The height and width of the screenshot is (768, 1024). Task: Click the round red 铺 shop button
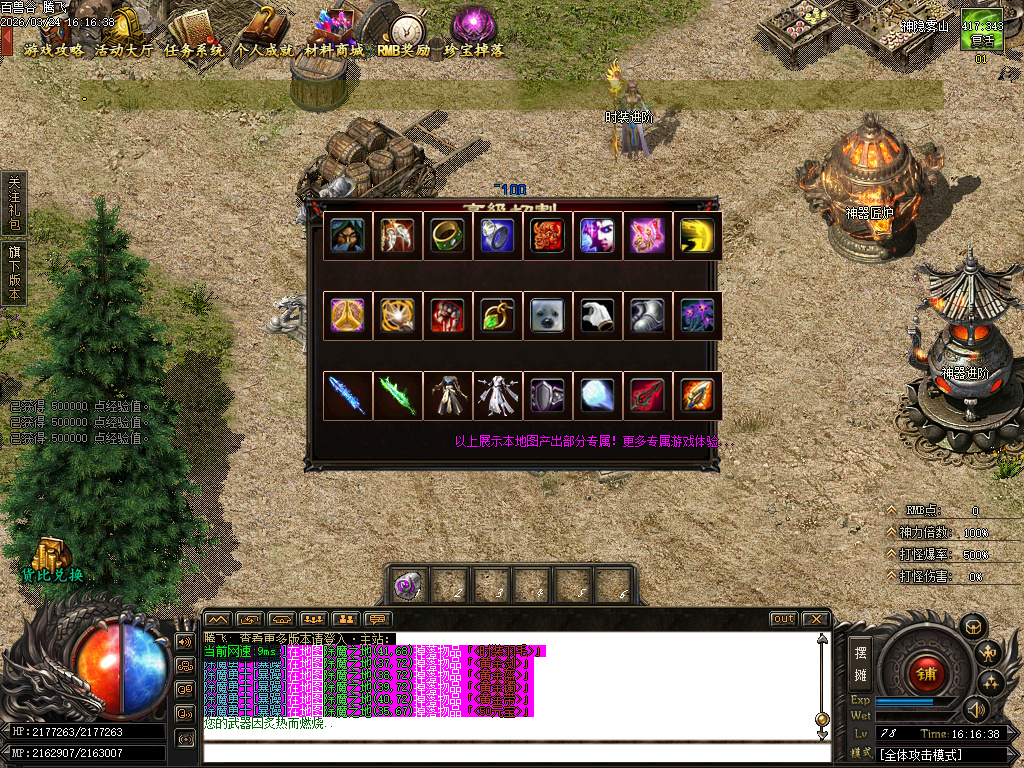[925, 671]
